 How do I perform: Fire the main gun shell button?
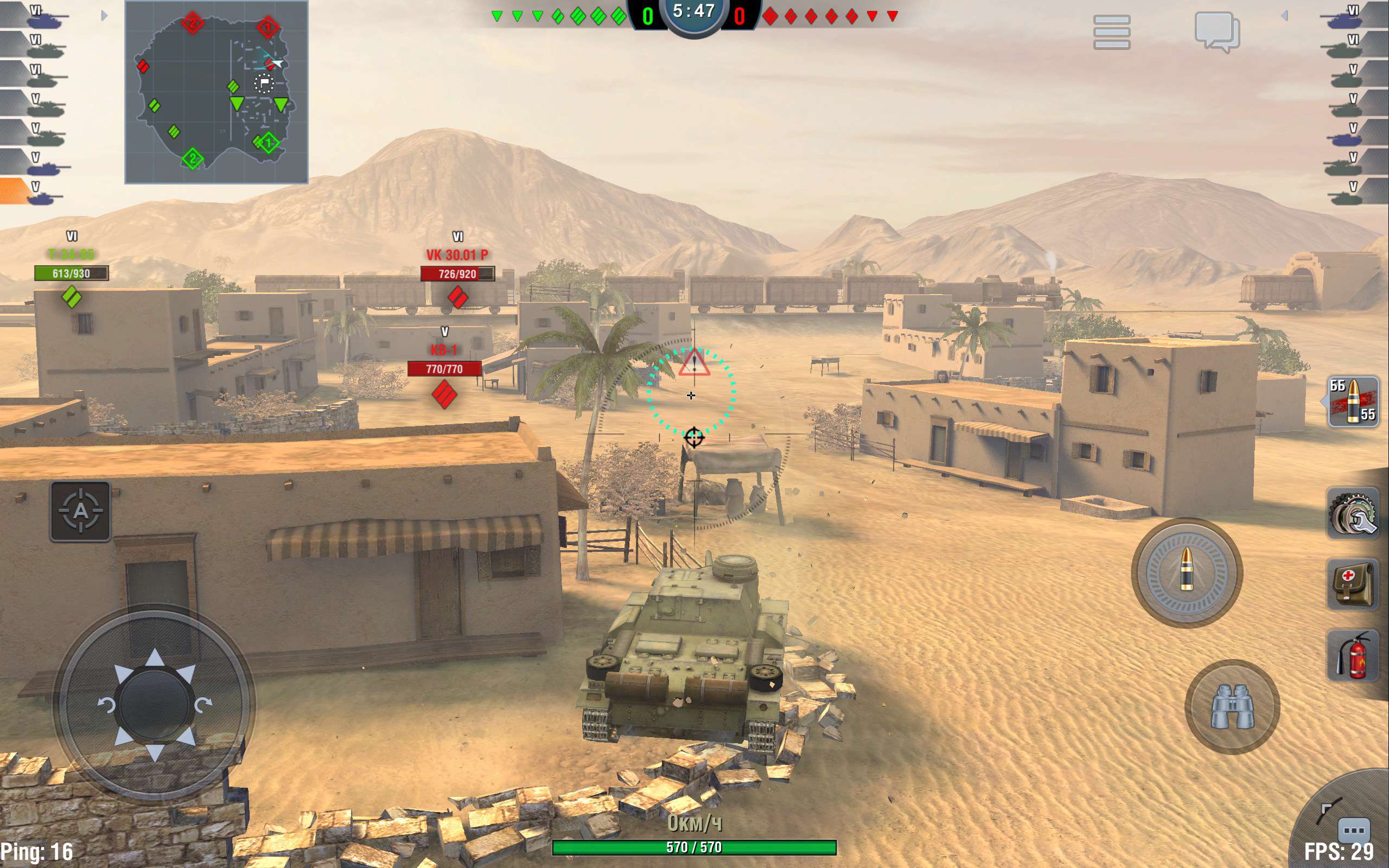(1187, 572)
